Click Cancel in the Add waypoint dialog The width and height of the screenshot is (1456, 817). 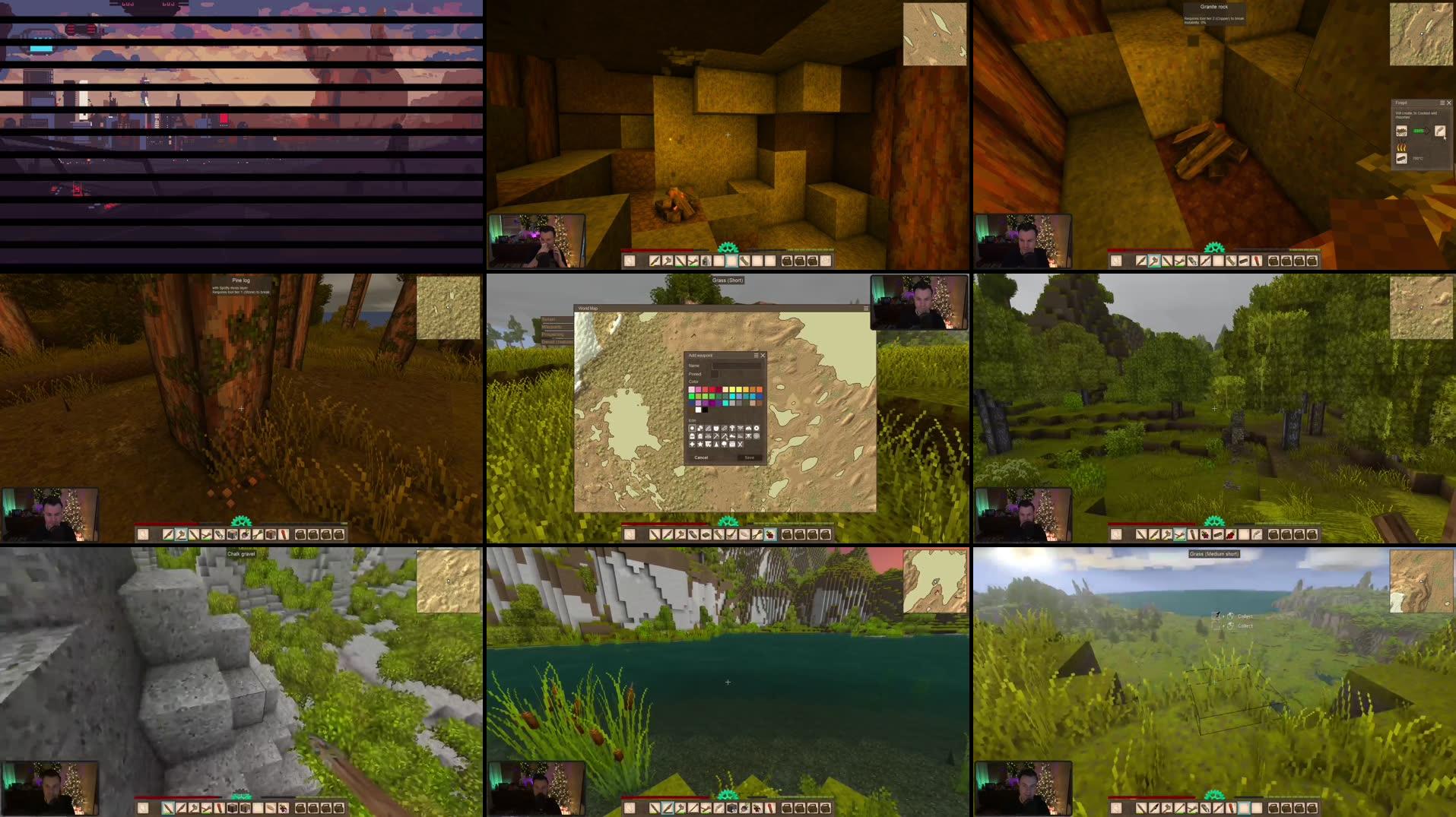(x=701, y=458)
